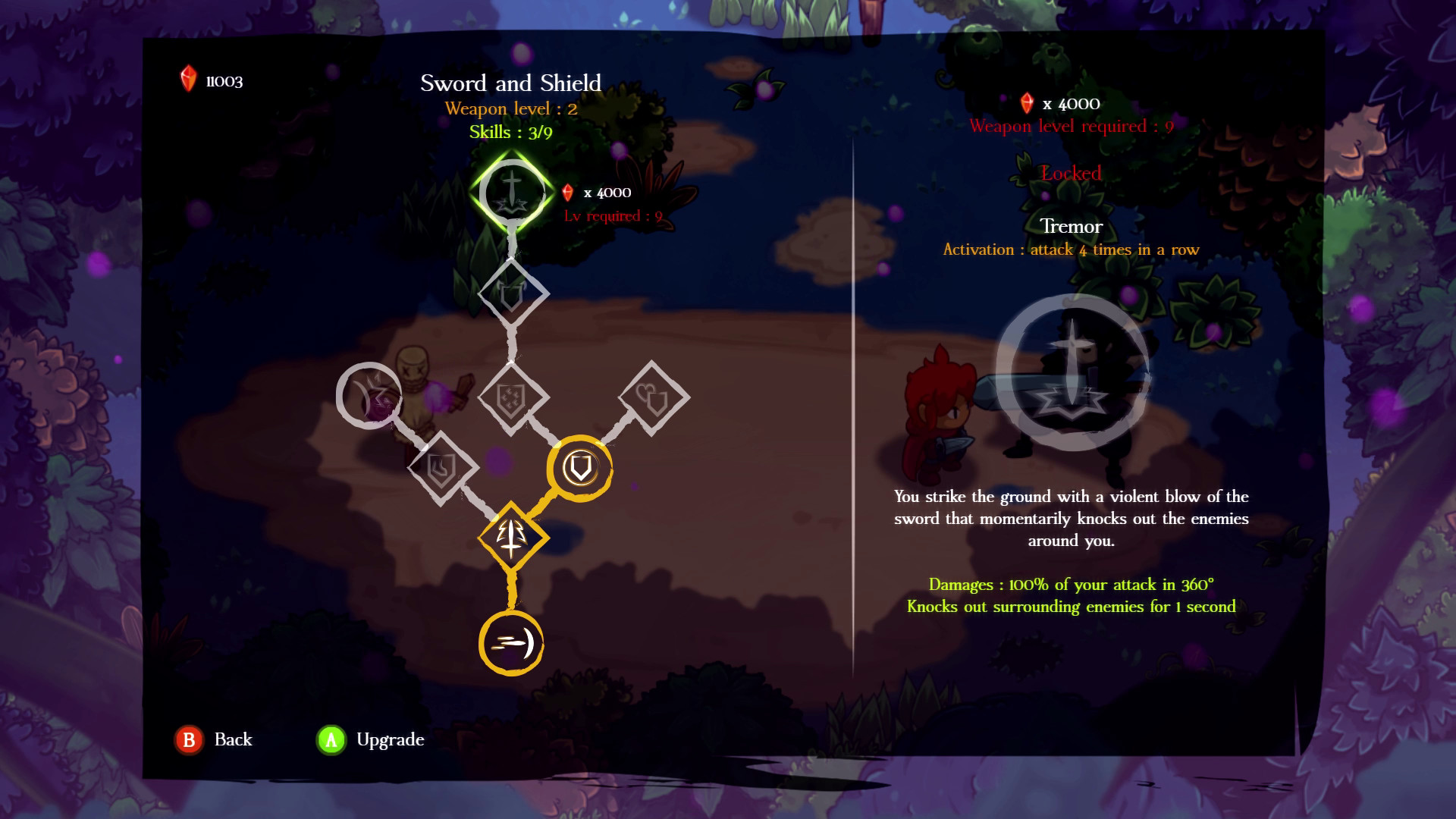Click the large Tremor skill artwork on the right

(x=1075, y=379)
